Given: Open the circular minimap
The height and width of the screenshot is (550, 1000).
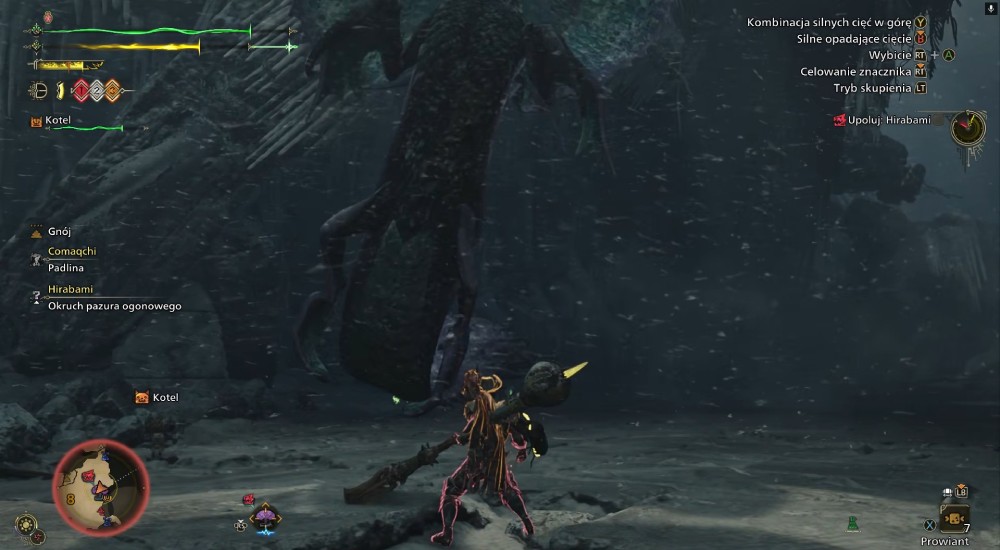Looking at the screenshot, I should pos(100,487).
